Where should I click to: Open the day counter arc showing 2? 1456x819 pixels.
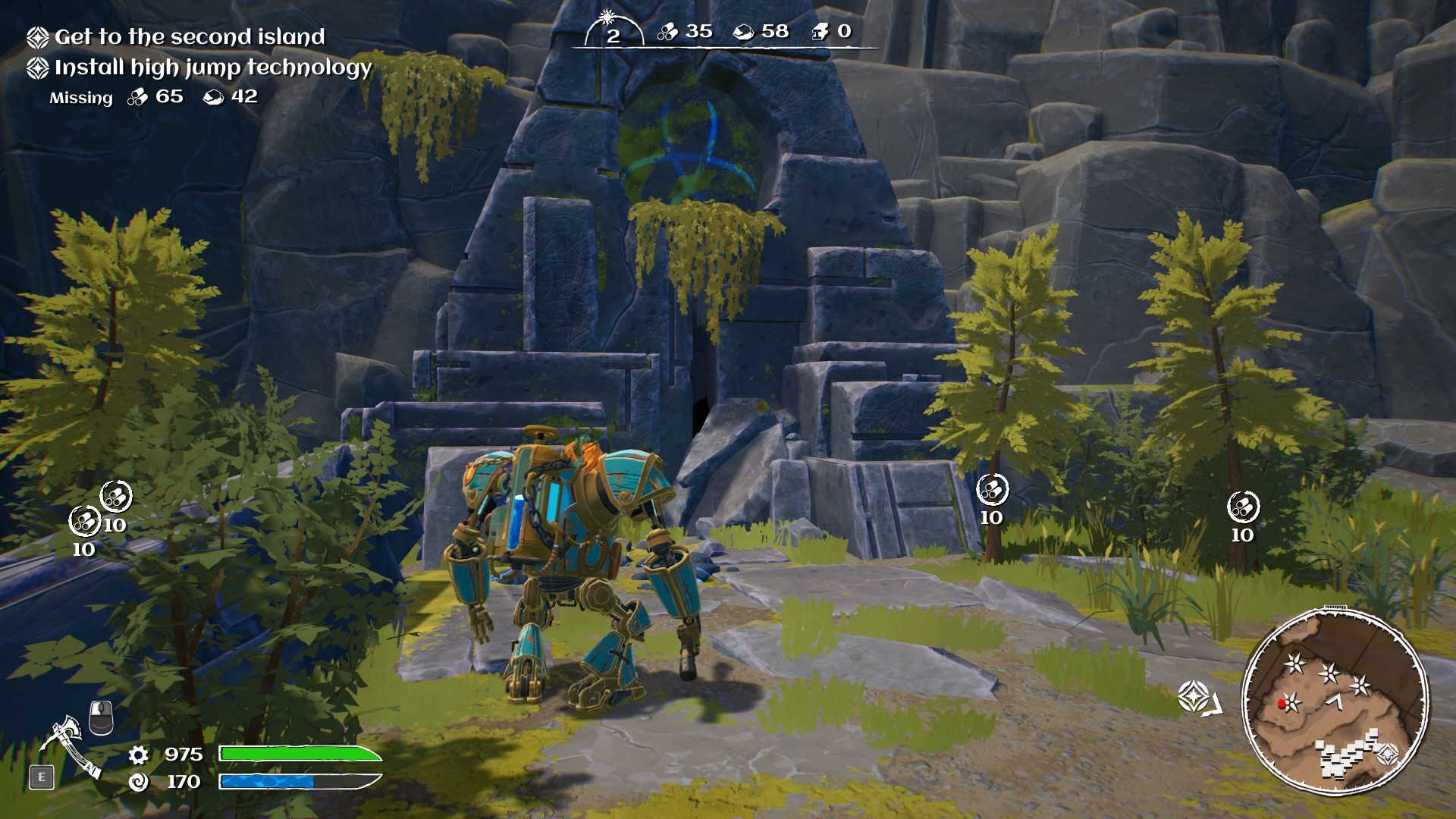coord(614,32)
